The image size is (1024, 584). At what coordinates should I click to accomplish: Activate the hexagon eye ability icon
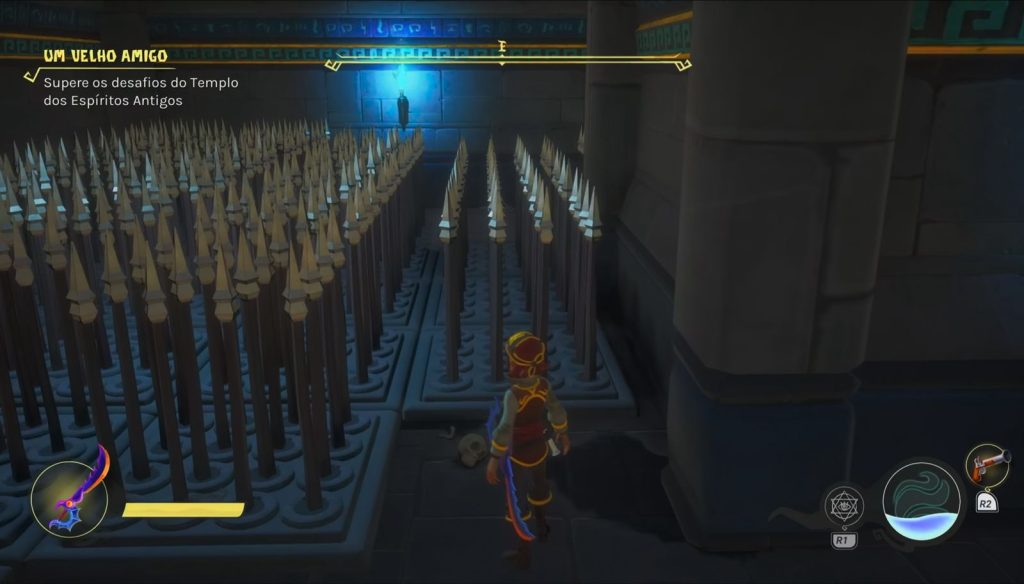click(x=844, y=505)
